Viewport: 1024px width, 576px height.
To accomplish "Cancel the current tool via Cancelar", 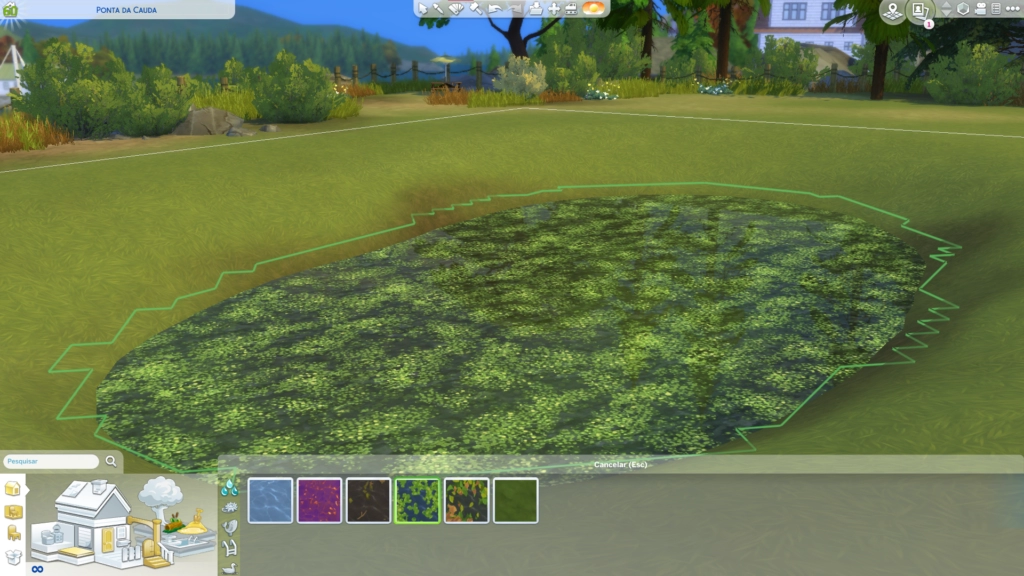I will click(622, 465).
